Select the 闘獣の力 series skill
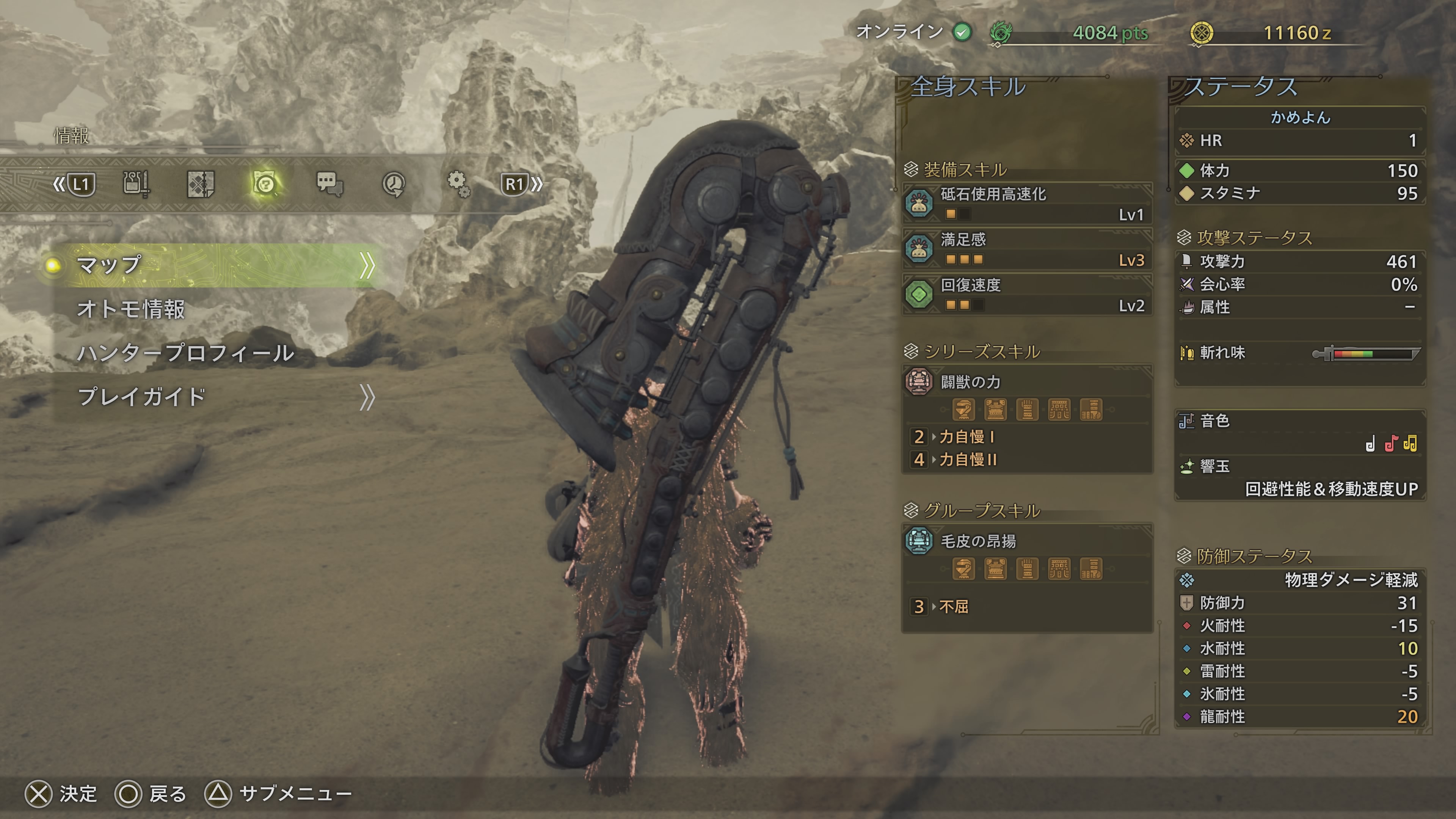This screenshot has height=819, width=1456. click(1027, 383)
